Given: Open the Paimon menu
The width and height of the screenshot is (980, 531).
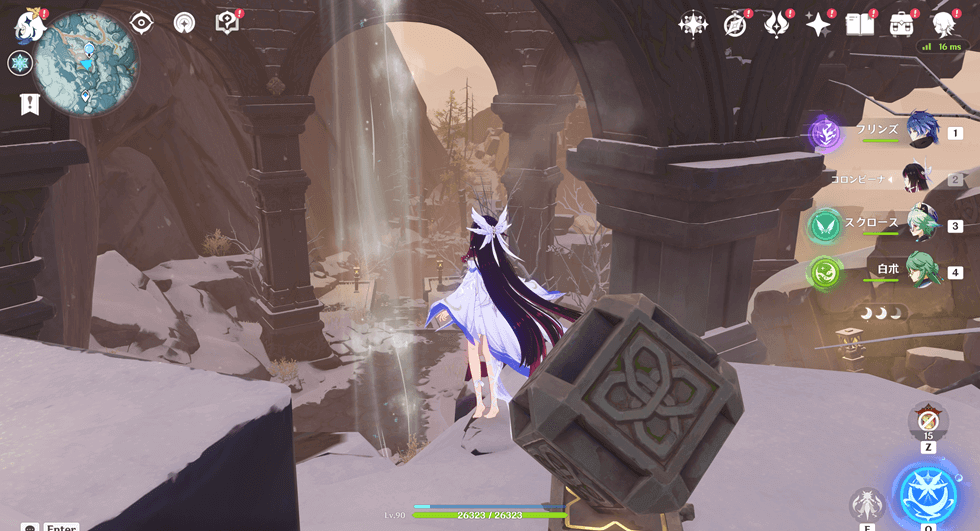Looking at the screenshot, I should click(30, 26).
